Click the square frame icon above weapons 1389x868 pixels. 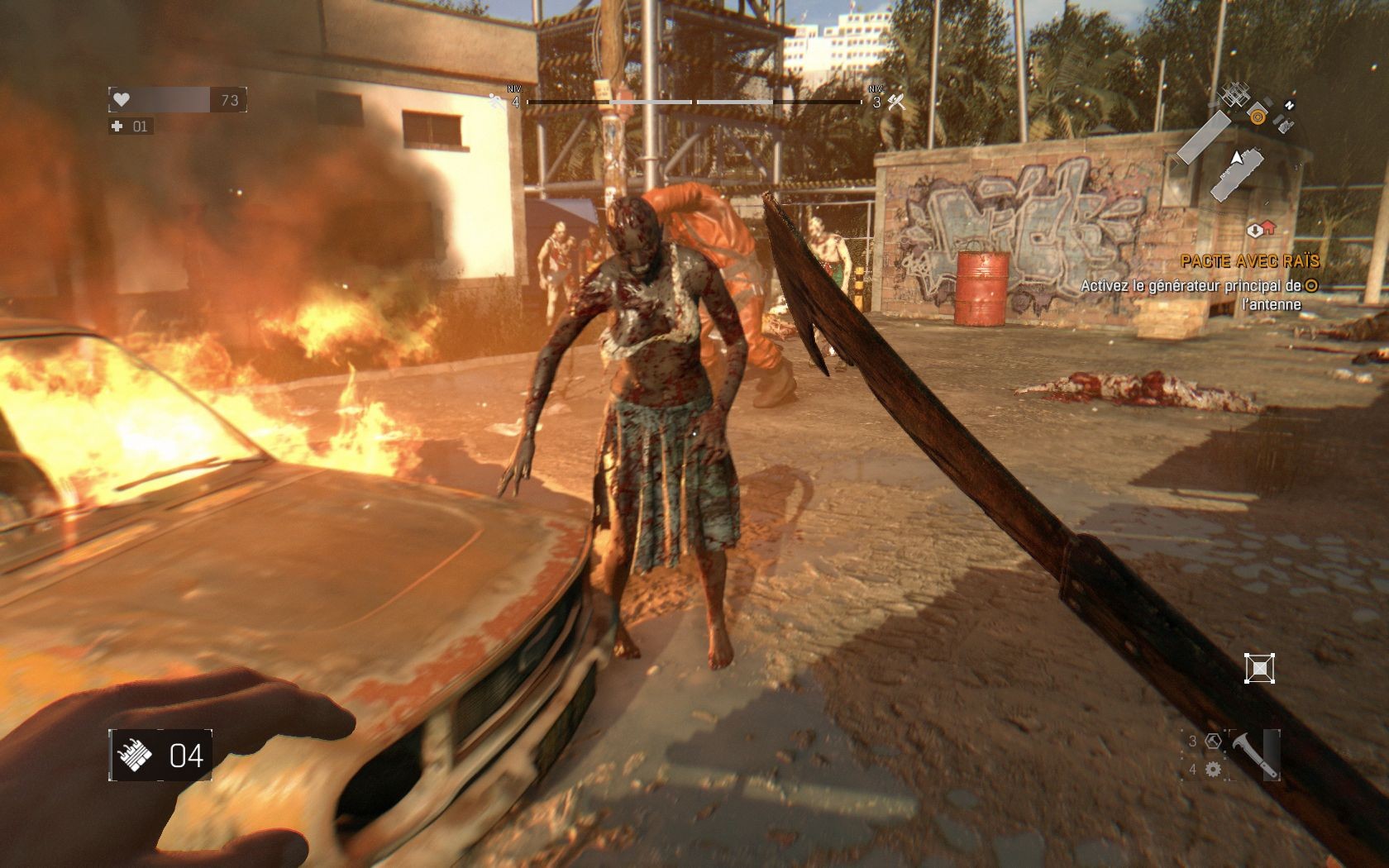[x=1259, y=668]
